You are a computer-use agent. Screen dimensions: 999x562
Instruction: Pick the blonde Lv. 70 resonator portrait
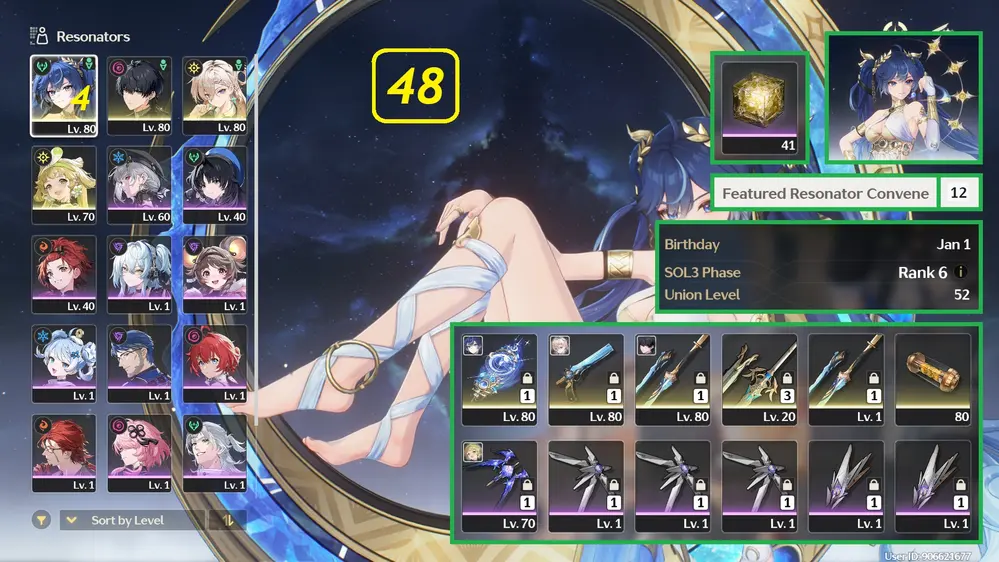(64, 184)
